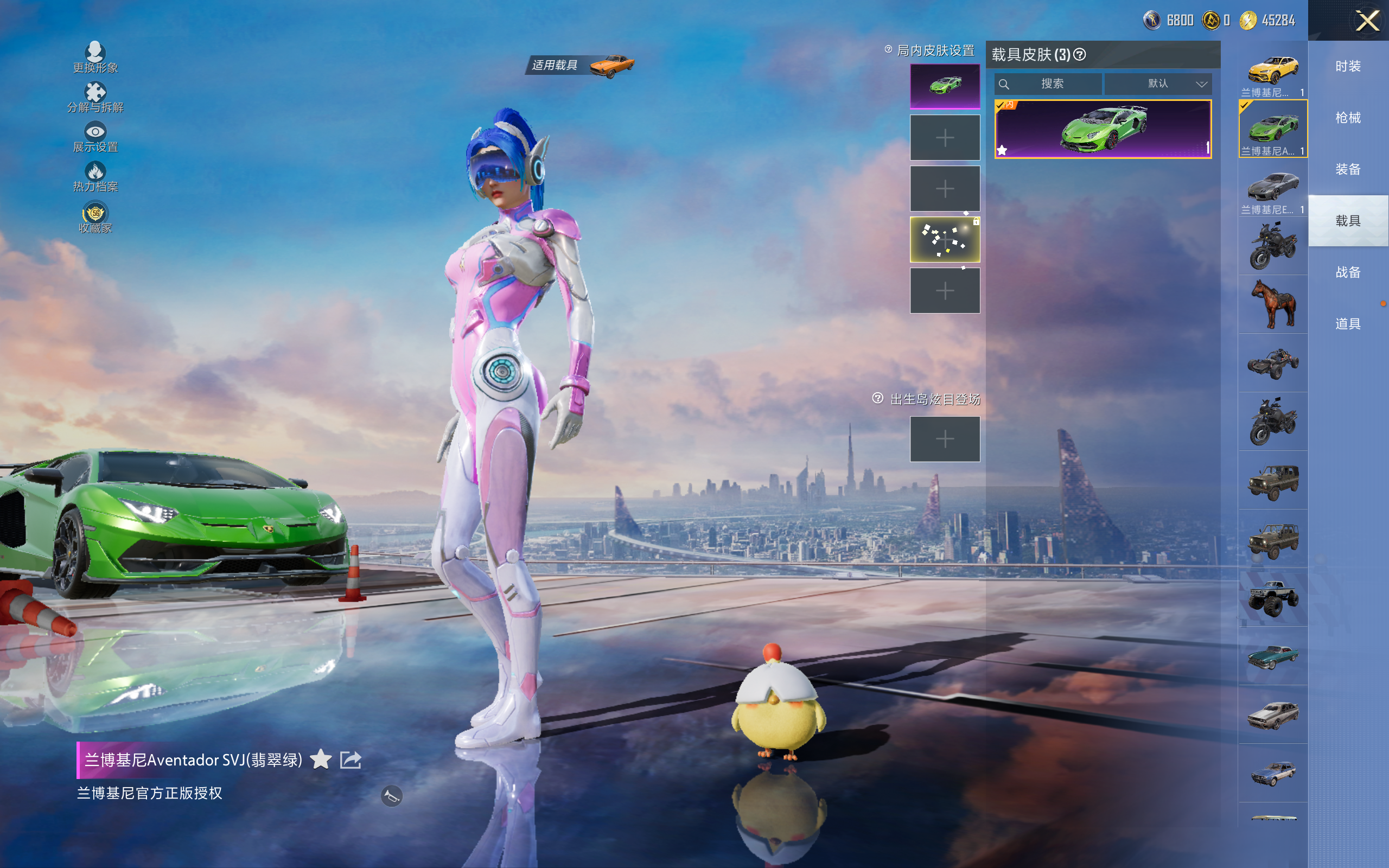
Task: Open the 道具 items tab
Action: pos(1348,324)
